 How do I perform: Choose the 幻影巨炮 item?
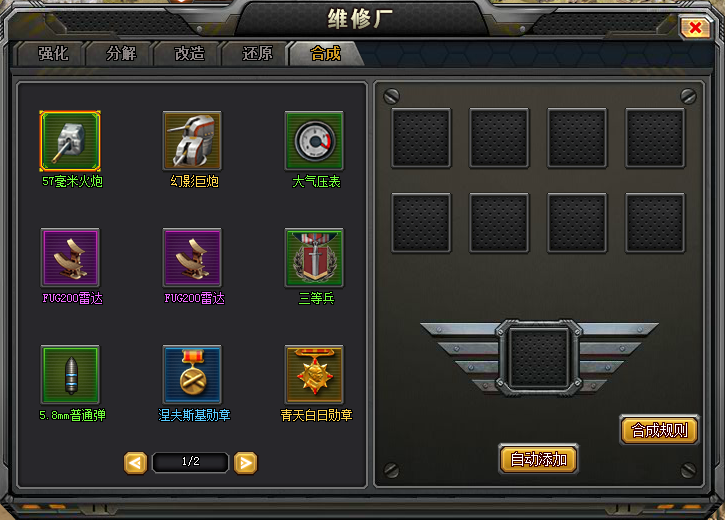[193, 140]
